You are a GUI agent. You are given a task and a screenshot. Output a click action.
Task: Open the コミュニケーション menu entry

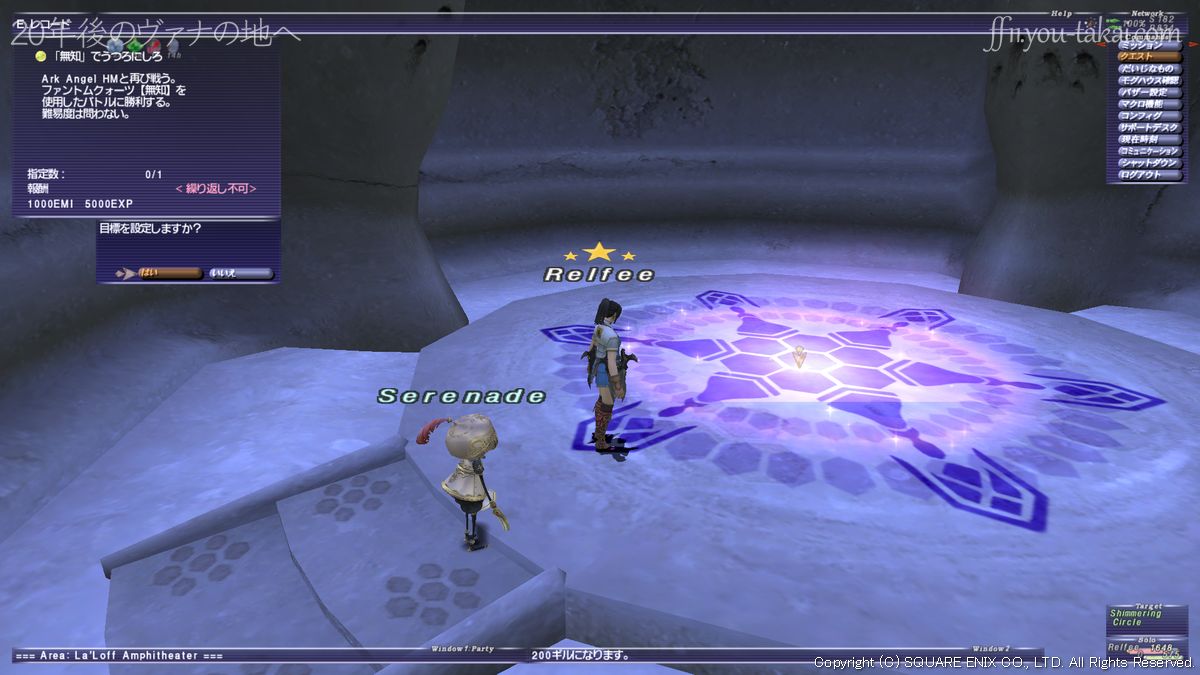tap(1148, 151)
